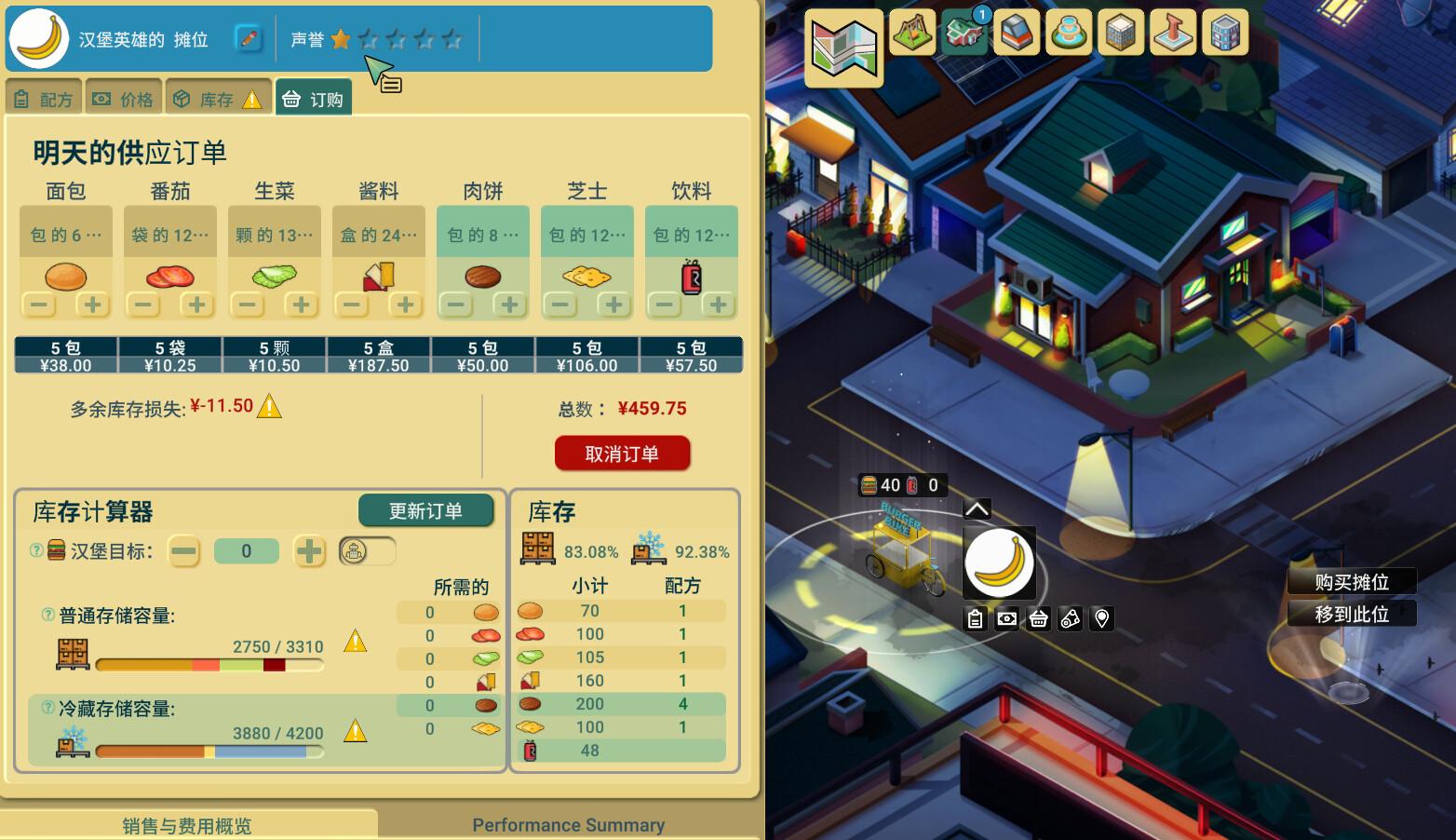Click the location pin icon under the banana stall
Image resolution: width=1456 pixels, height=840 pixels.
(x=1102, y=617)
